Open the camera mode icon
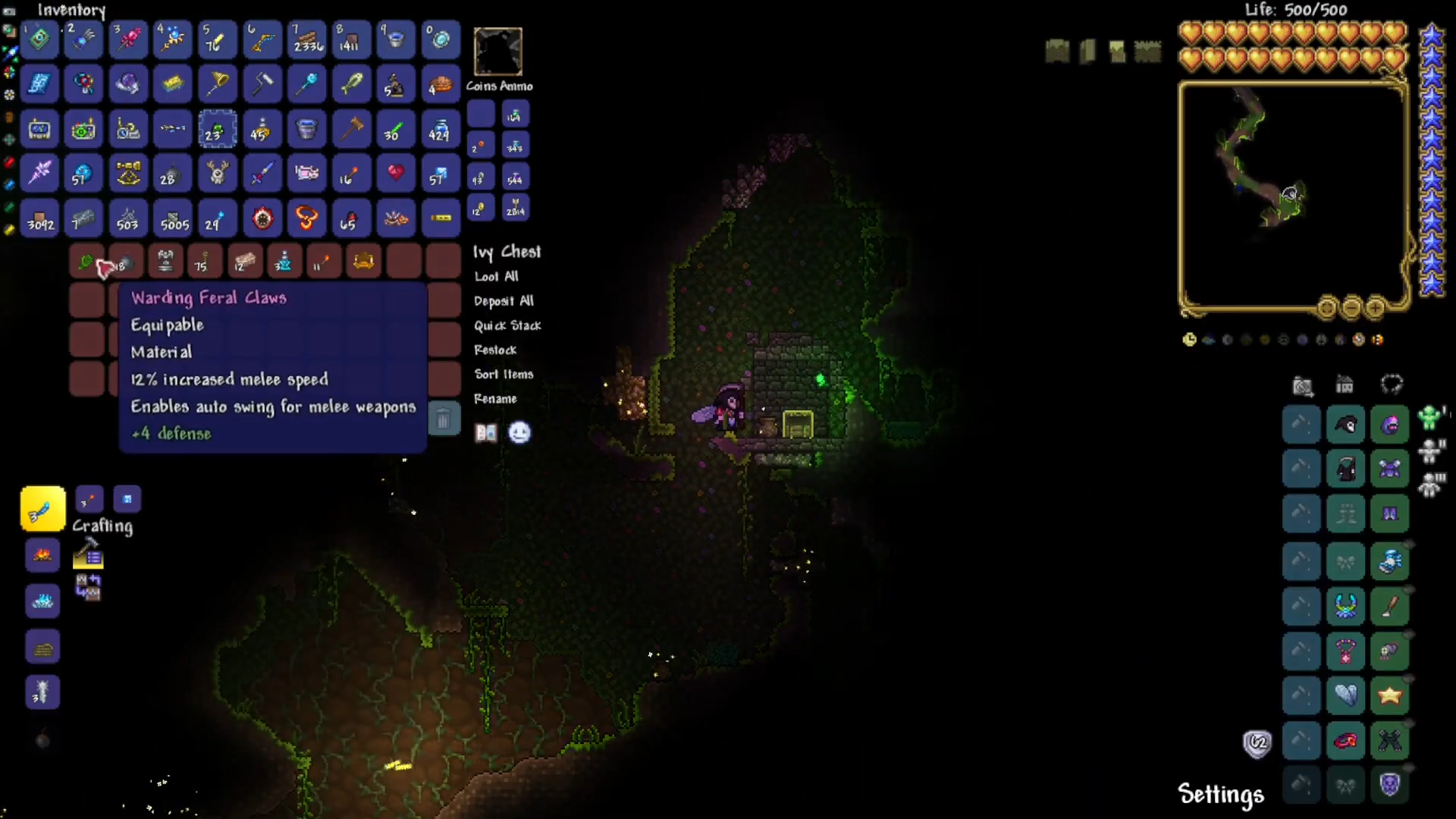Screen dimensions: 1456x819 tap(1302, 385)
